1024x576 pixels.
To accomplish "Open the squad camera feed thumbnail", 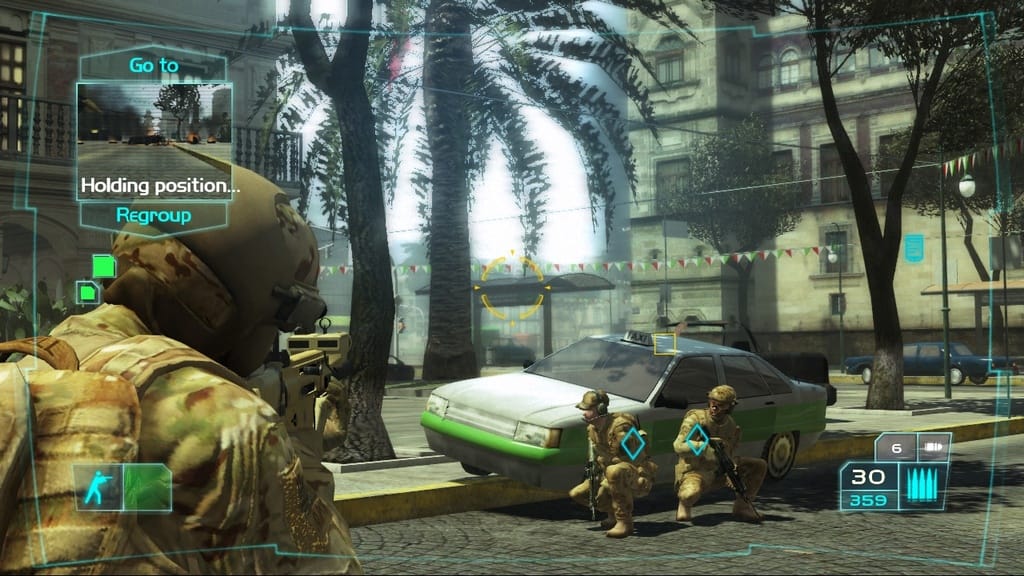I will click(x=154, y=127).
